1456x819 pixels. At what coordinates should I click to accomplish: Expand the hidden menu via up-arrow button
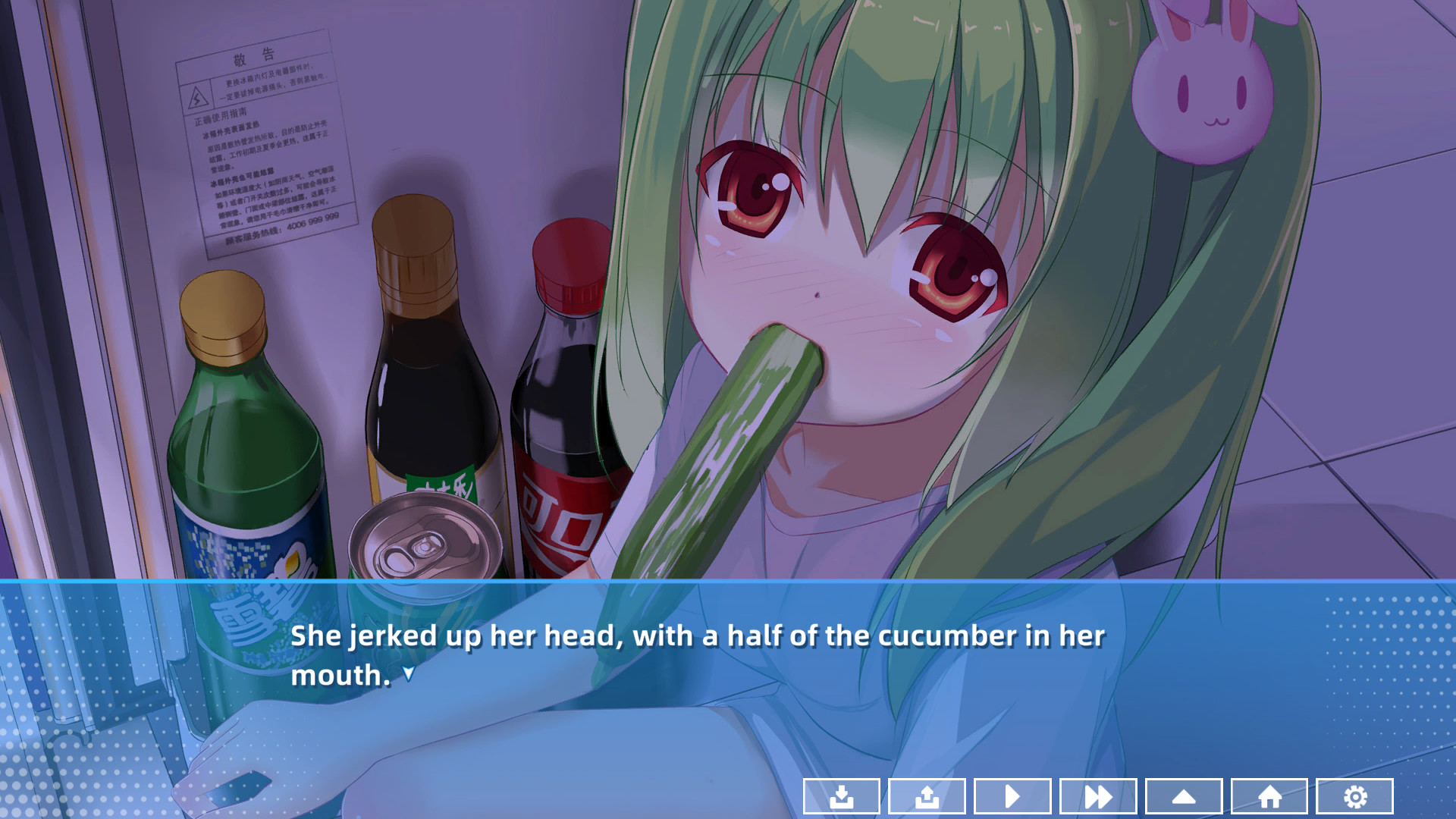[x=1183, y=796]
